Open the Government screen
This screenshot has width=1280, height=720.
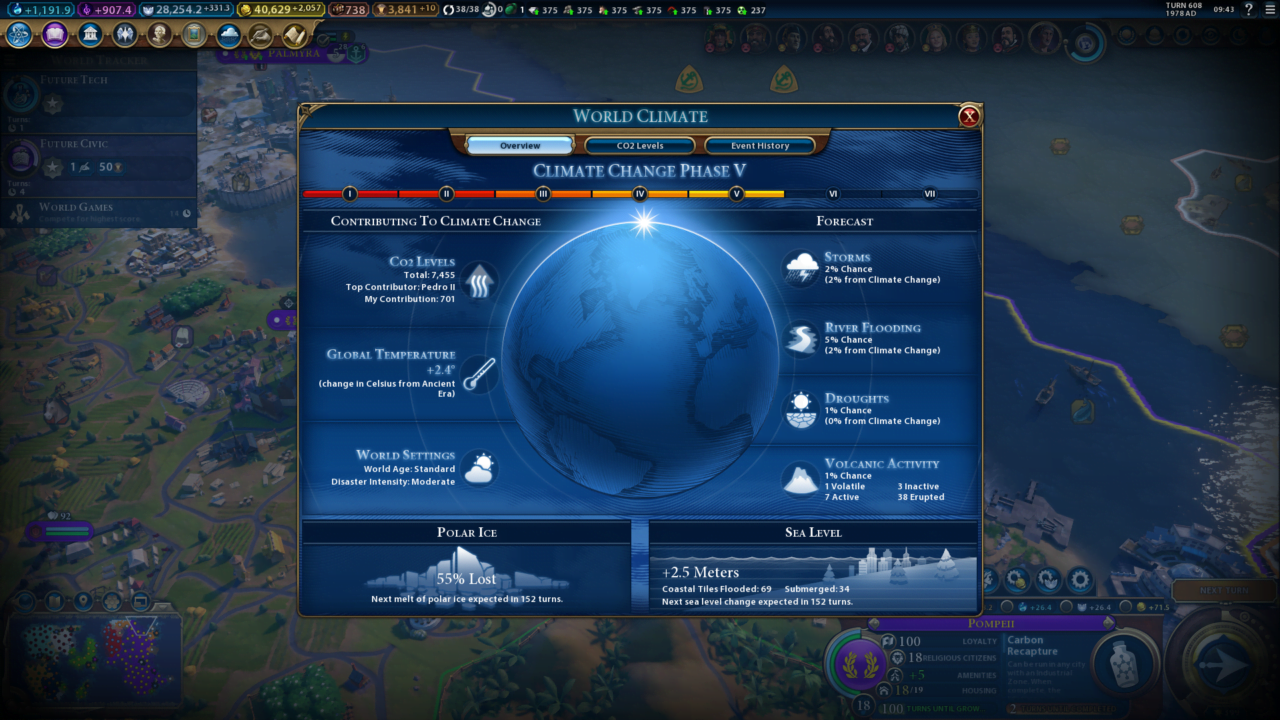(x=90, y=35)
